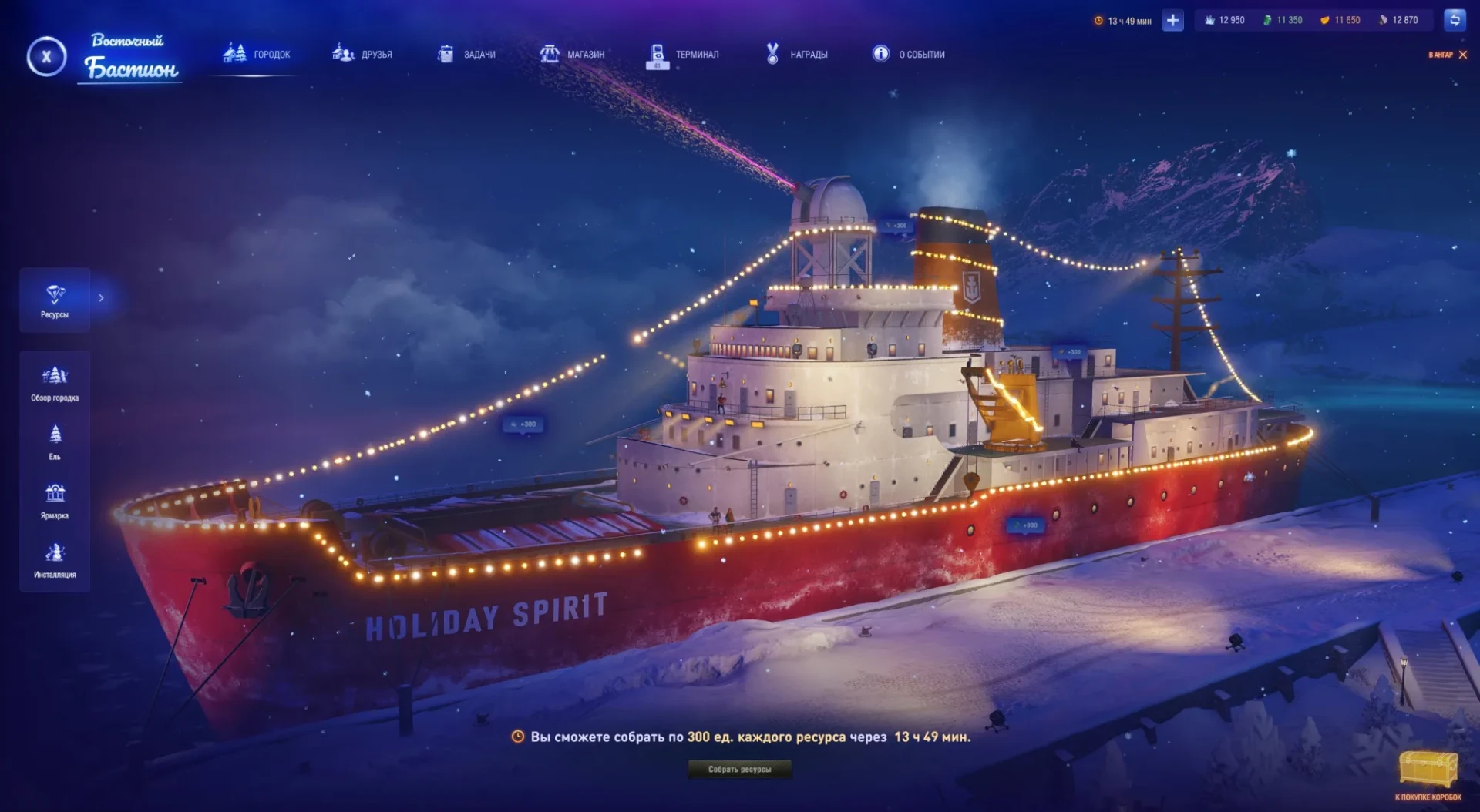Click the Собрать ресурсы button
The height and width of the screenshot is (812, 1480).
739,769
